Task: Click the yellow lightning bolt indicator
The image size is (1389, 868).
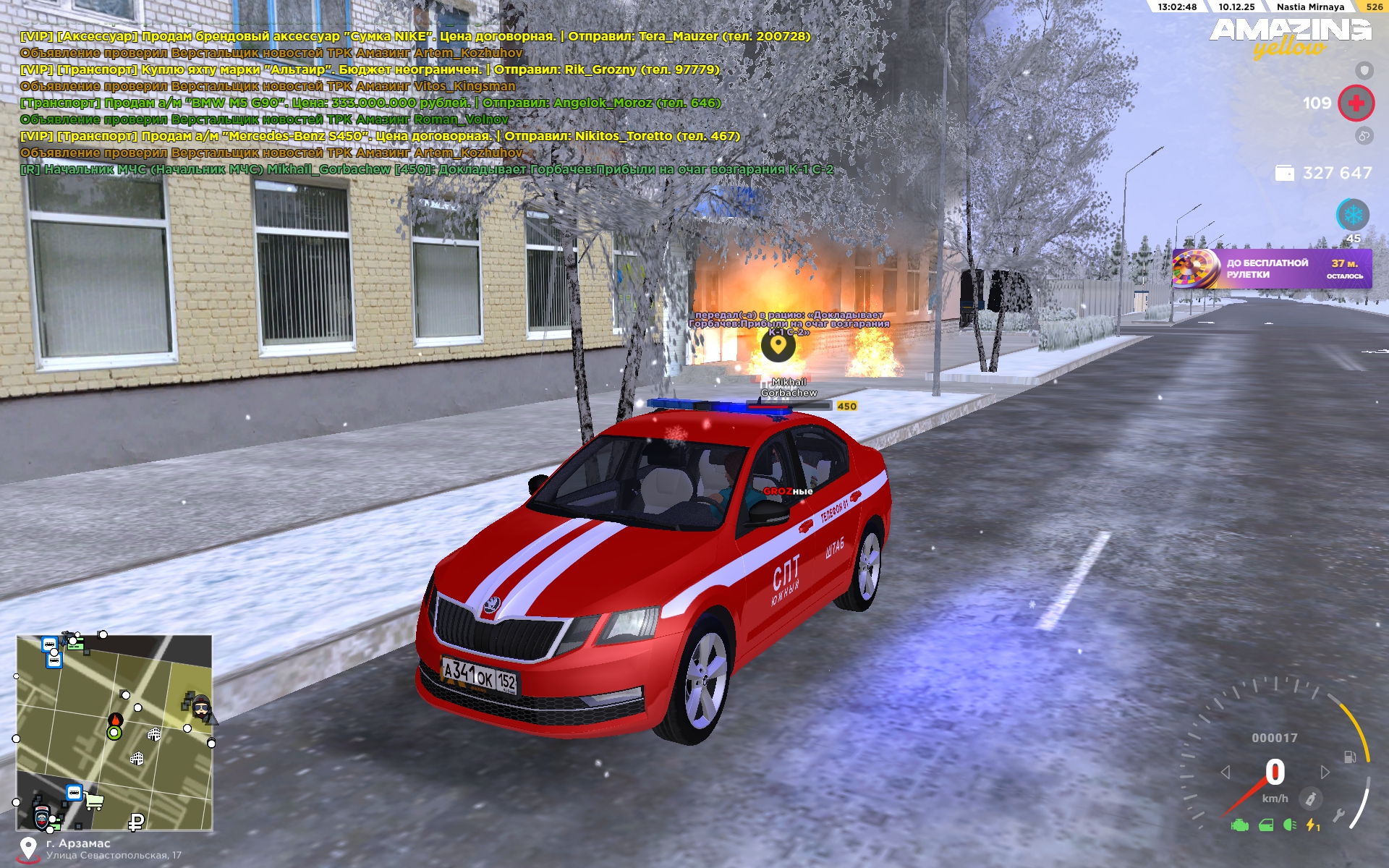Action: (x=1312, y=825)
